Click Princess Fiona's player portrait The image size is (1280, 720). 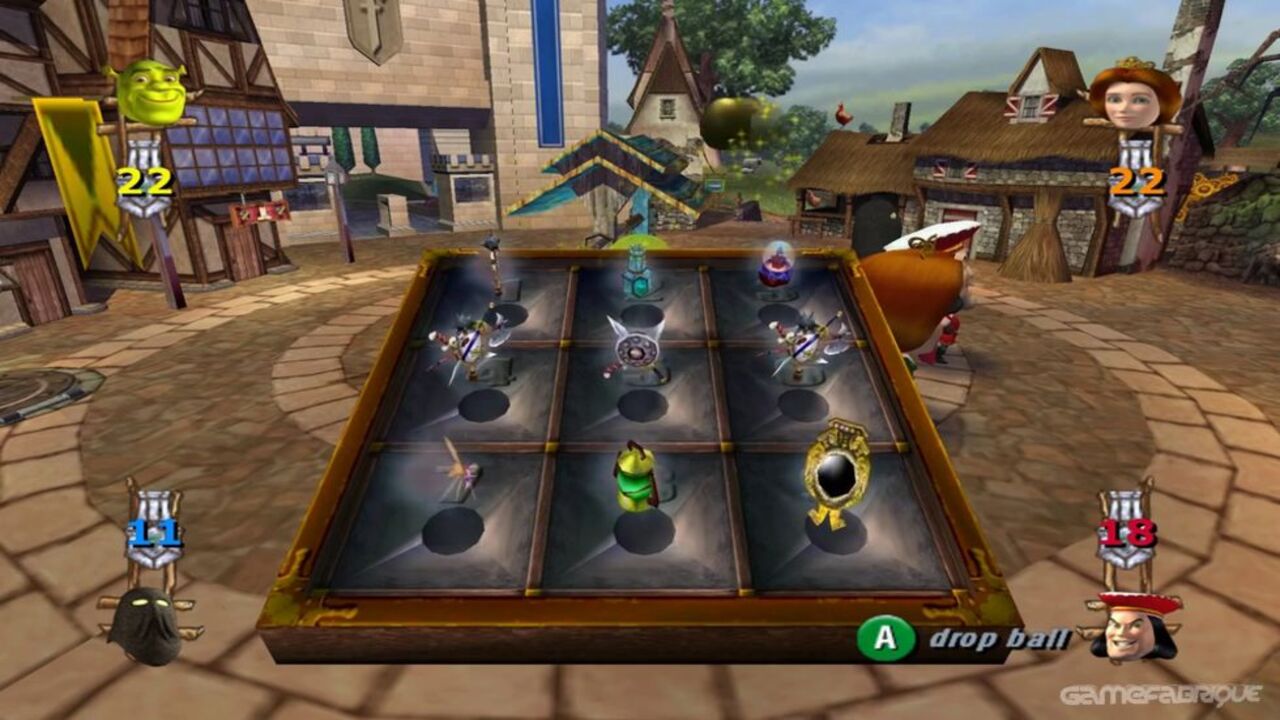coord(1134,95)
